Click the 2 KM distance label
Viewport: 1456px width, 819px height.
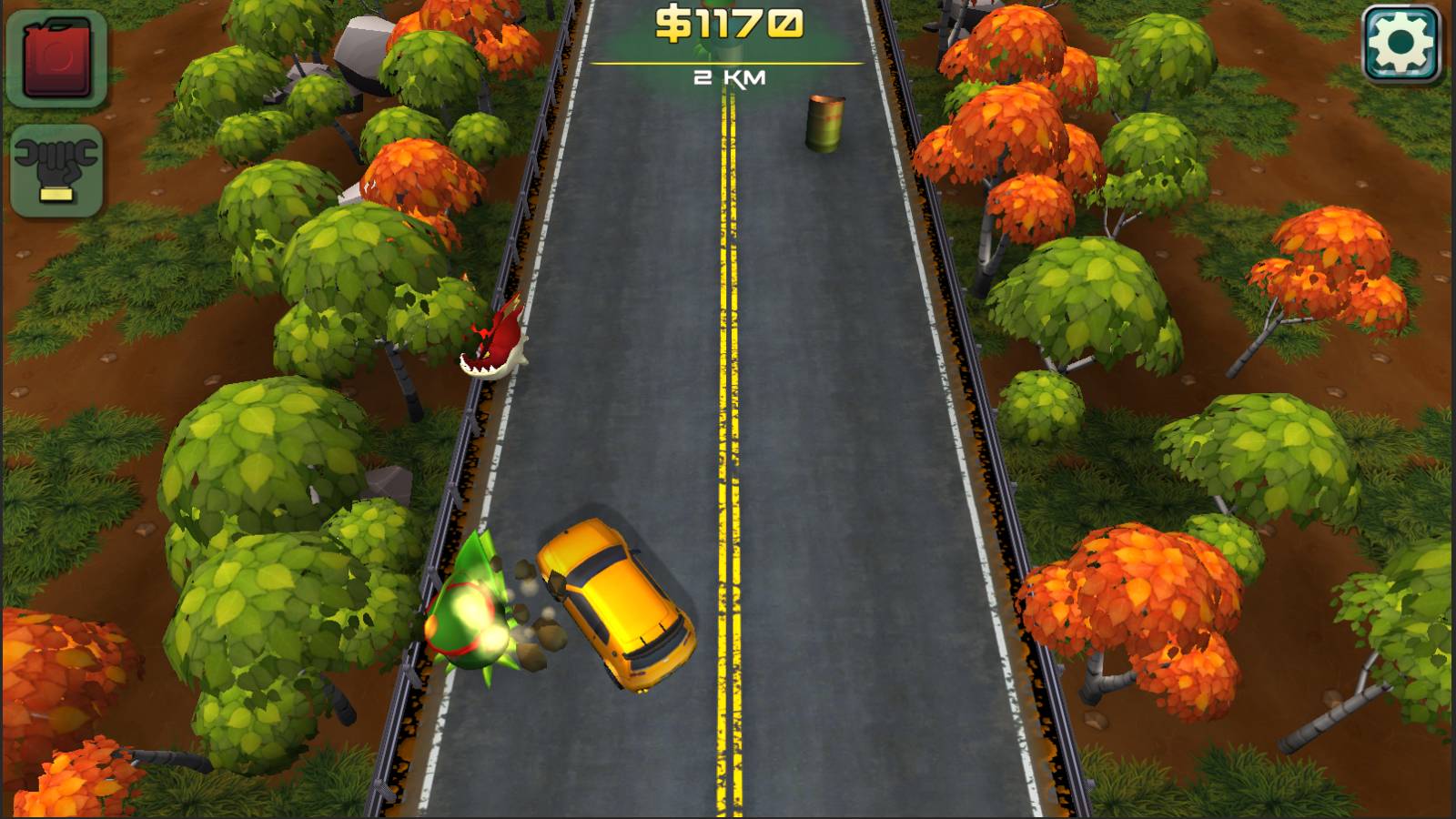[728, 78]
